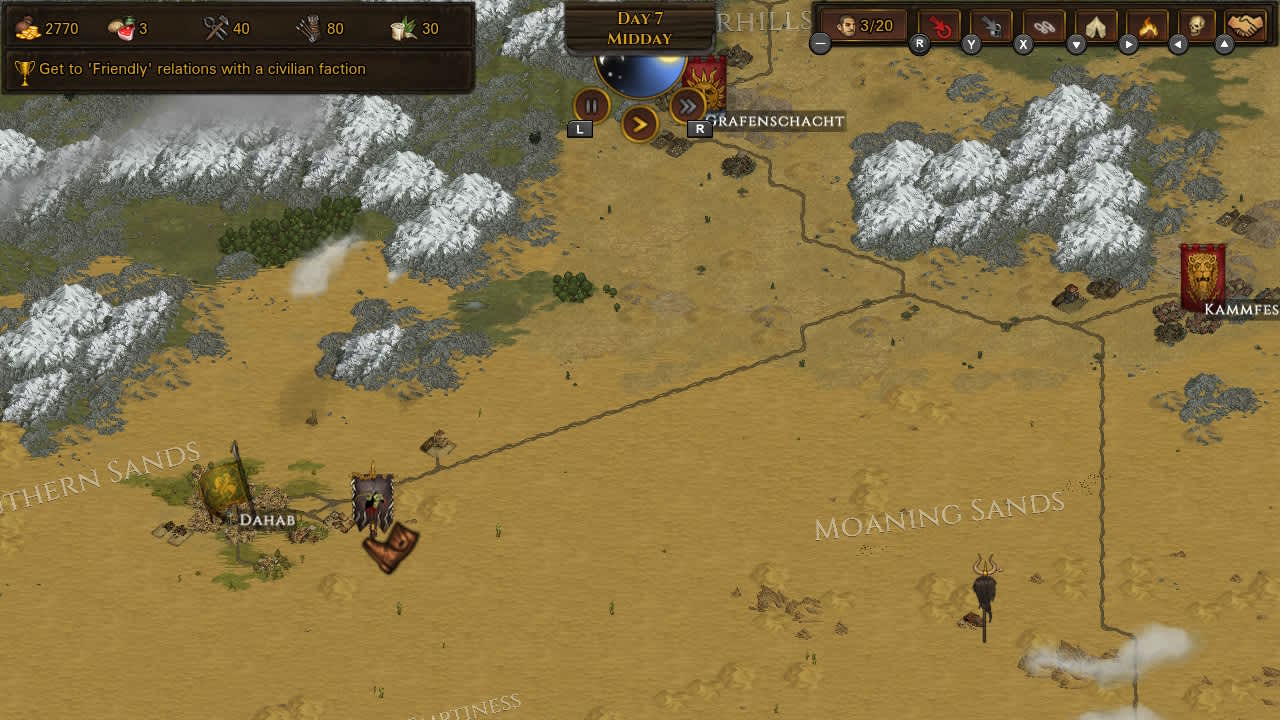Click the skull icon
This screenshot has width=1280, height=720.
click(1198, 27)
